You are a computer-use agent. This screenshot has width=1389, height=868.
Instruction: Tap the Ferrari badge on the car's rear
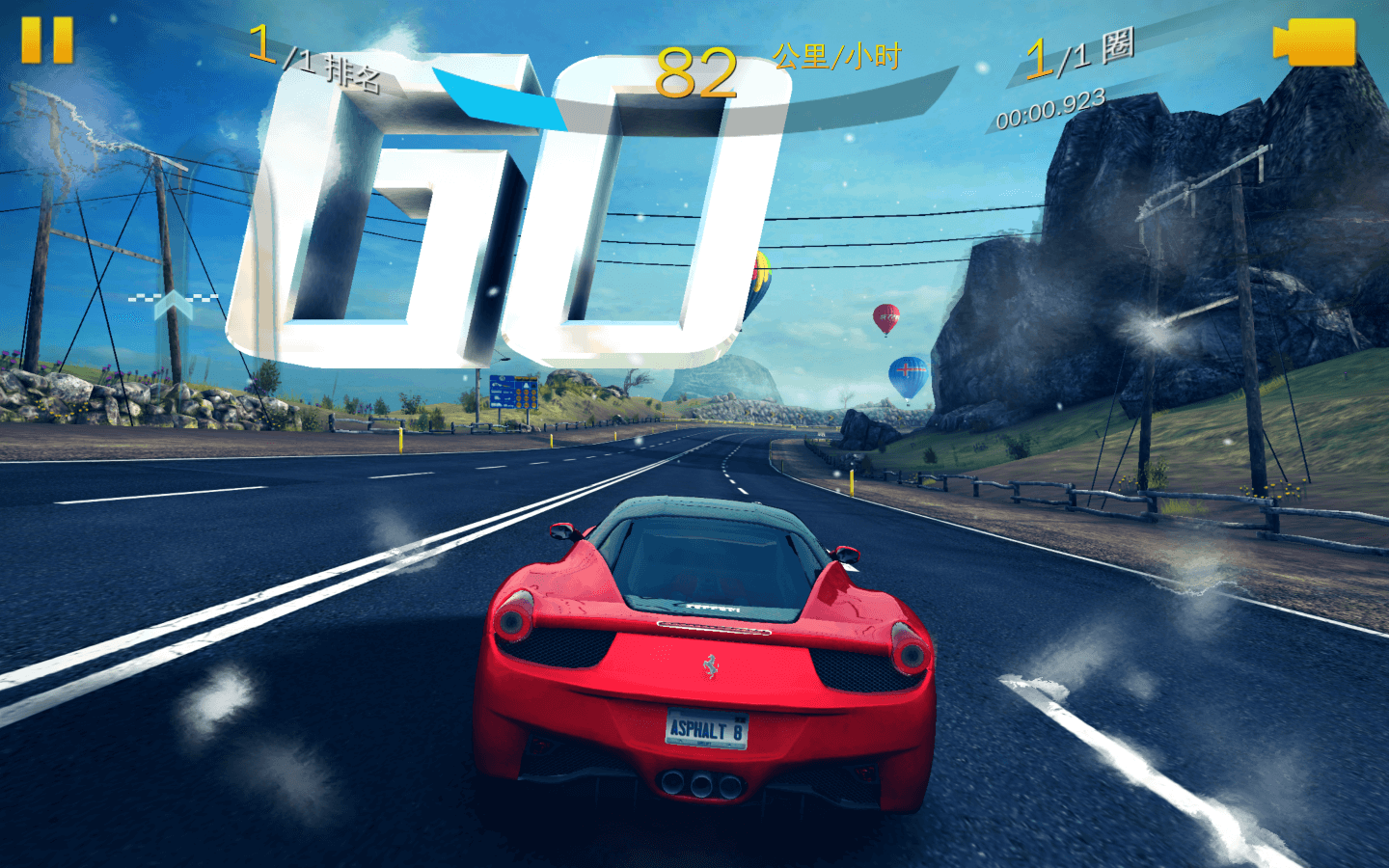point(712,668)
